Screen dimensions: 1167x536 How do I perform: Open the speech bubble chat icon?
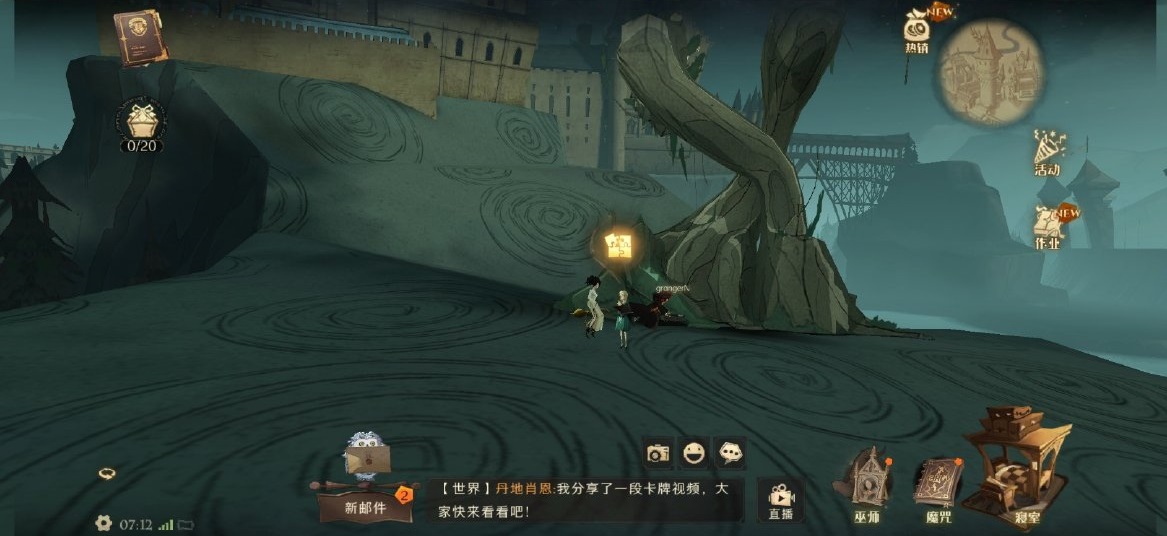tap(731, 453)
